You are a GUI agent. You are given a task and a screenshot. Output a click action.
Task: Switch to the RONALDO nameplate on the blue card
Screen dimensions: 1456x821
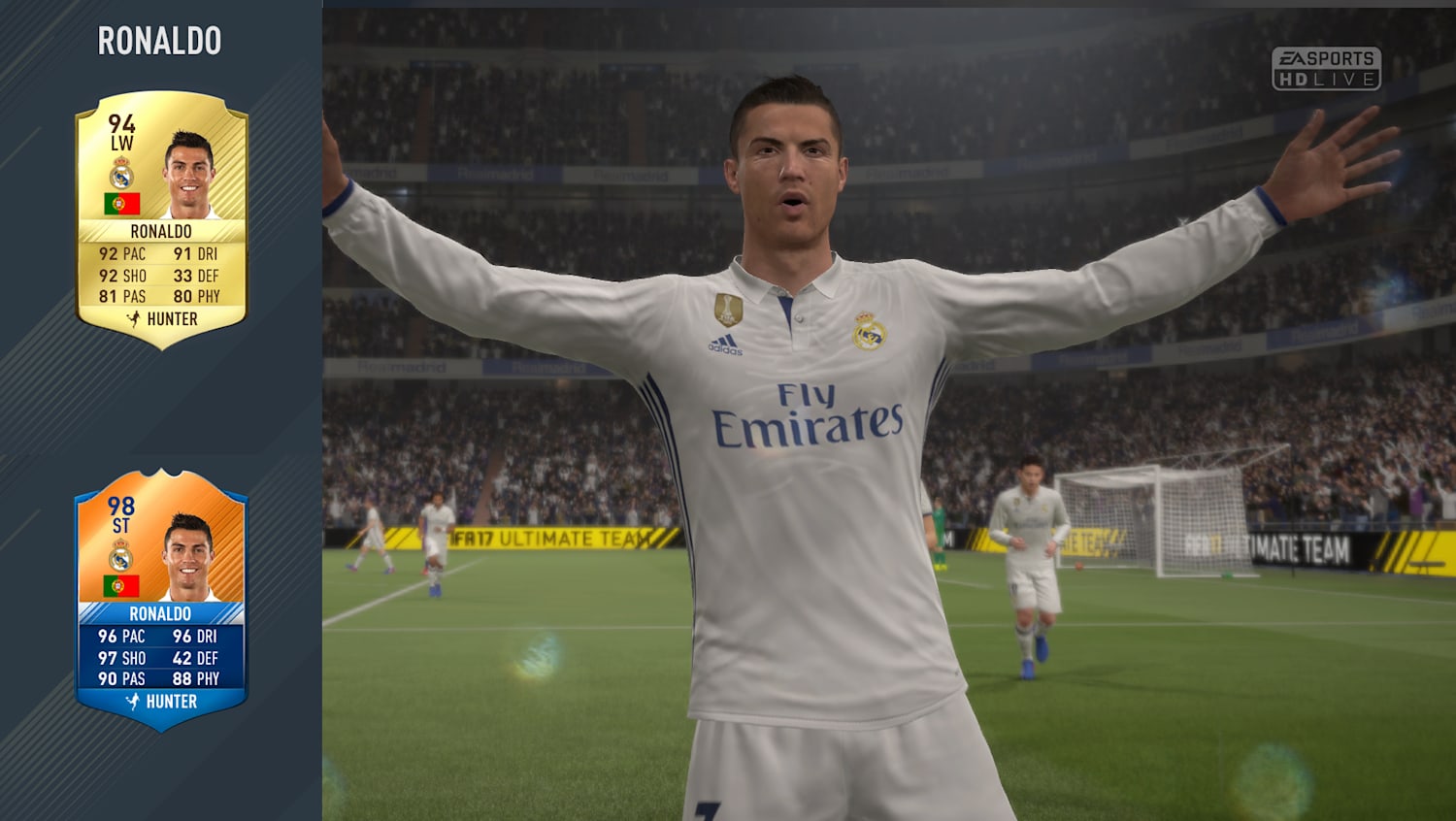[x=160, y=614]
